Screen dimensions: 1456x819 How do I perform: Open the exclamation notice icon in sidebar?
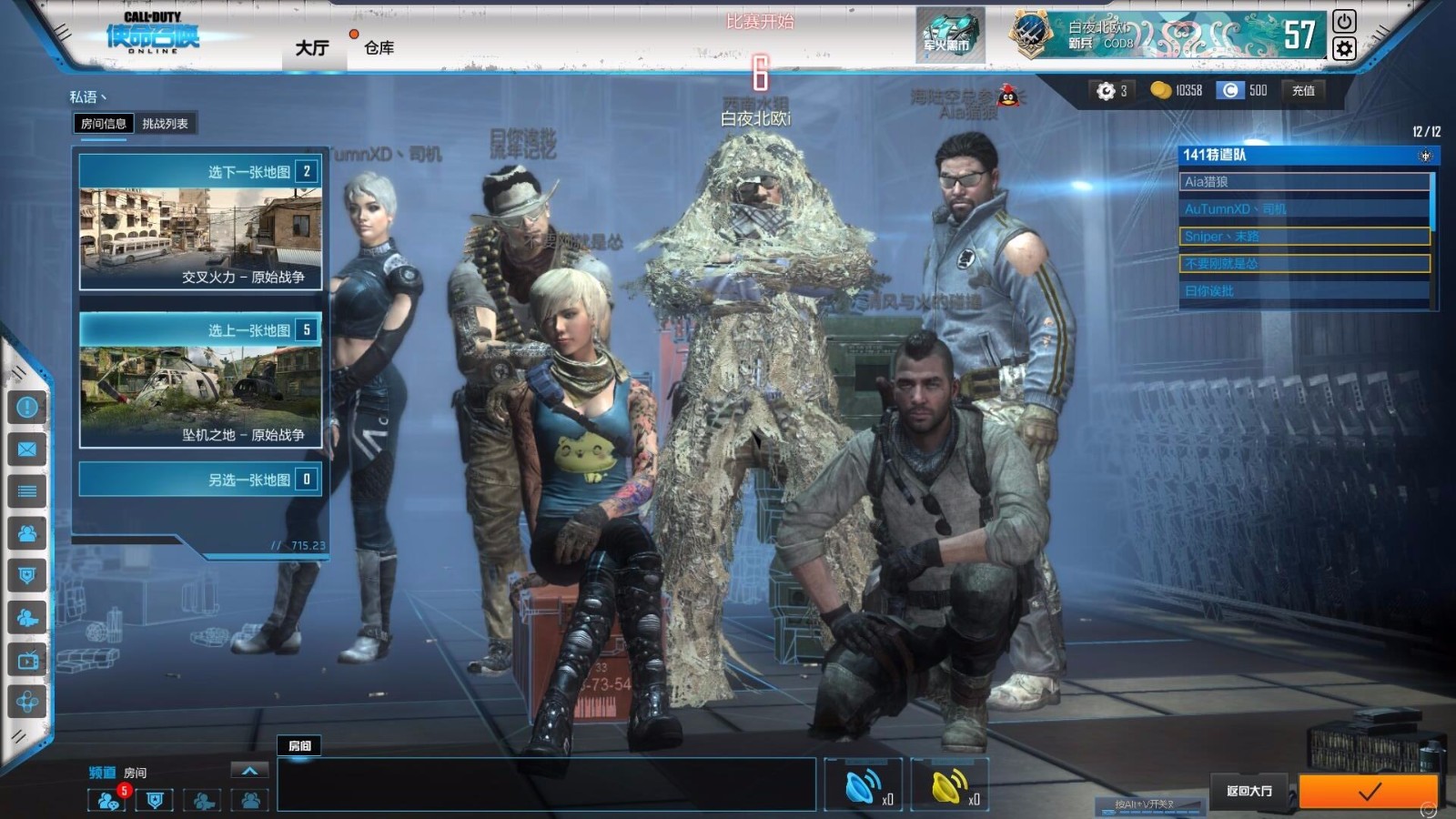tap(27, 407)
